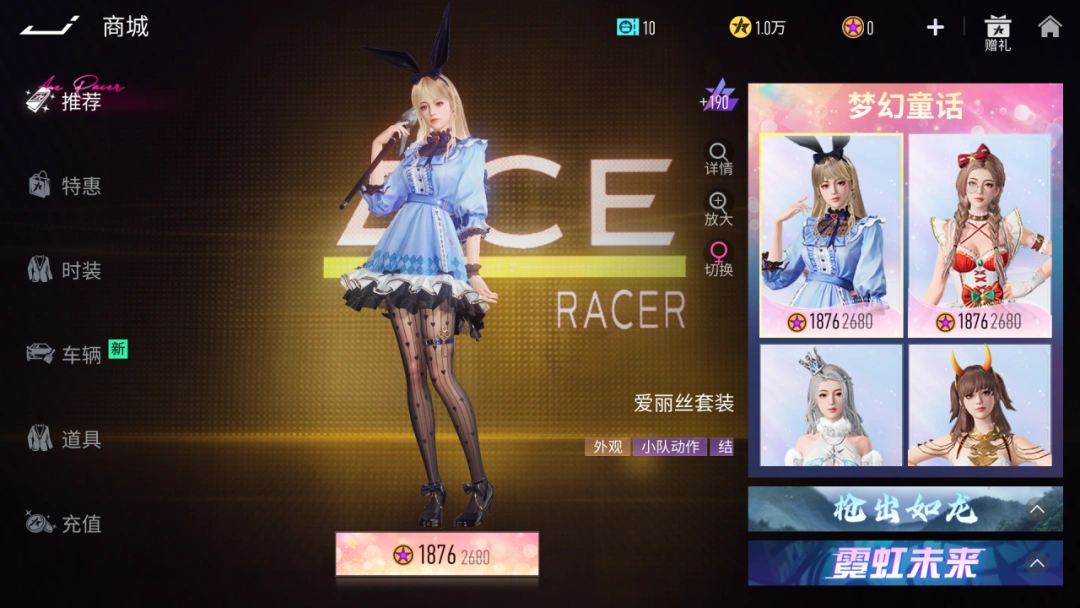Screen dimensions: 1080x608
Task: Return home with the house icon
Action: click(x=1049, y=27)
